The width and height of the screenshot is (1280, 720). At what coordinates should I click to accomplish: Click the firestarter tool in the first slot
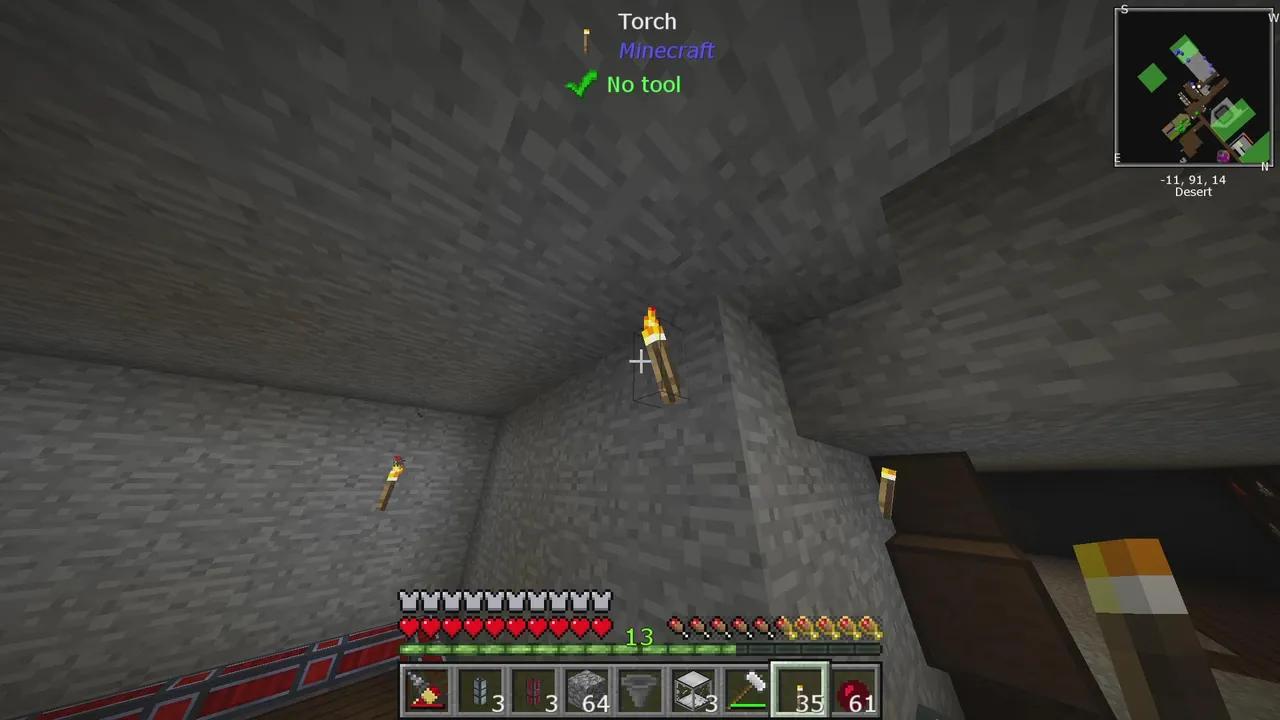click(x=426, y=690)
